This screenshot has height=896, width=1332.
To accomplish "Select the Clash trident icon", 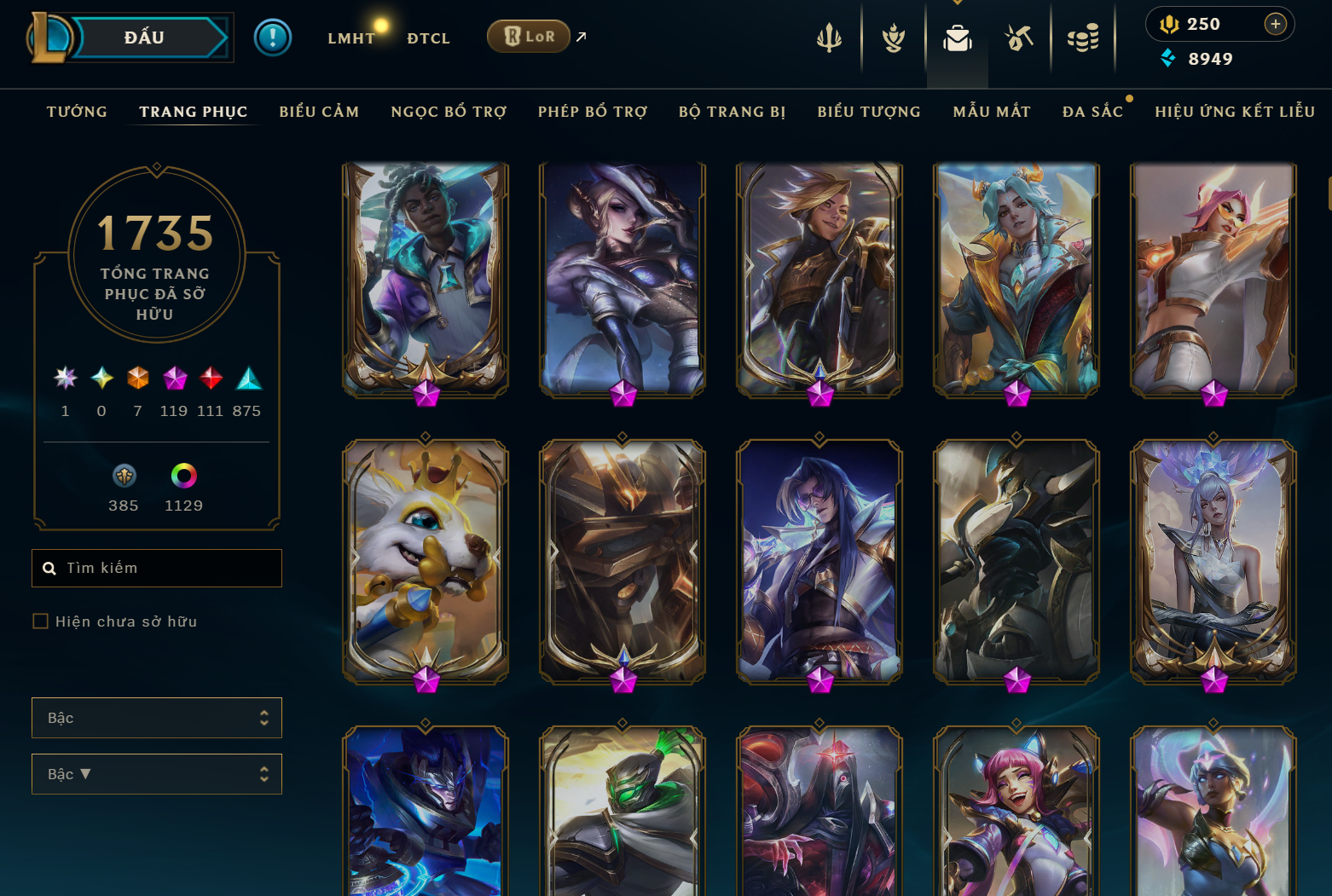I will [x=828, y=38].
